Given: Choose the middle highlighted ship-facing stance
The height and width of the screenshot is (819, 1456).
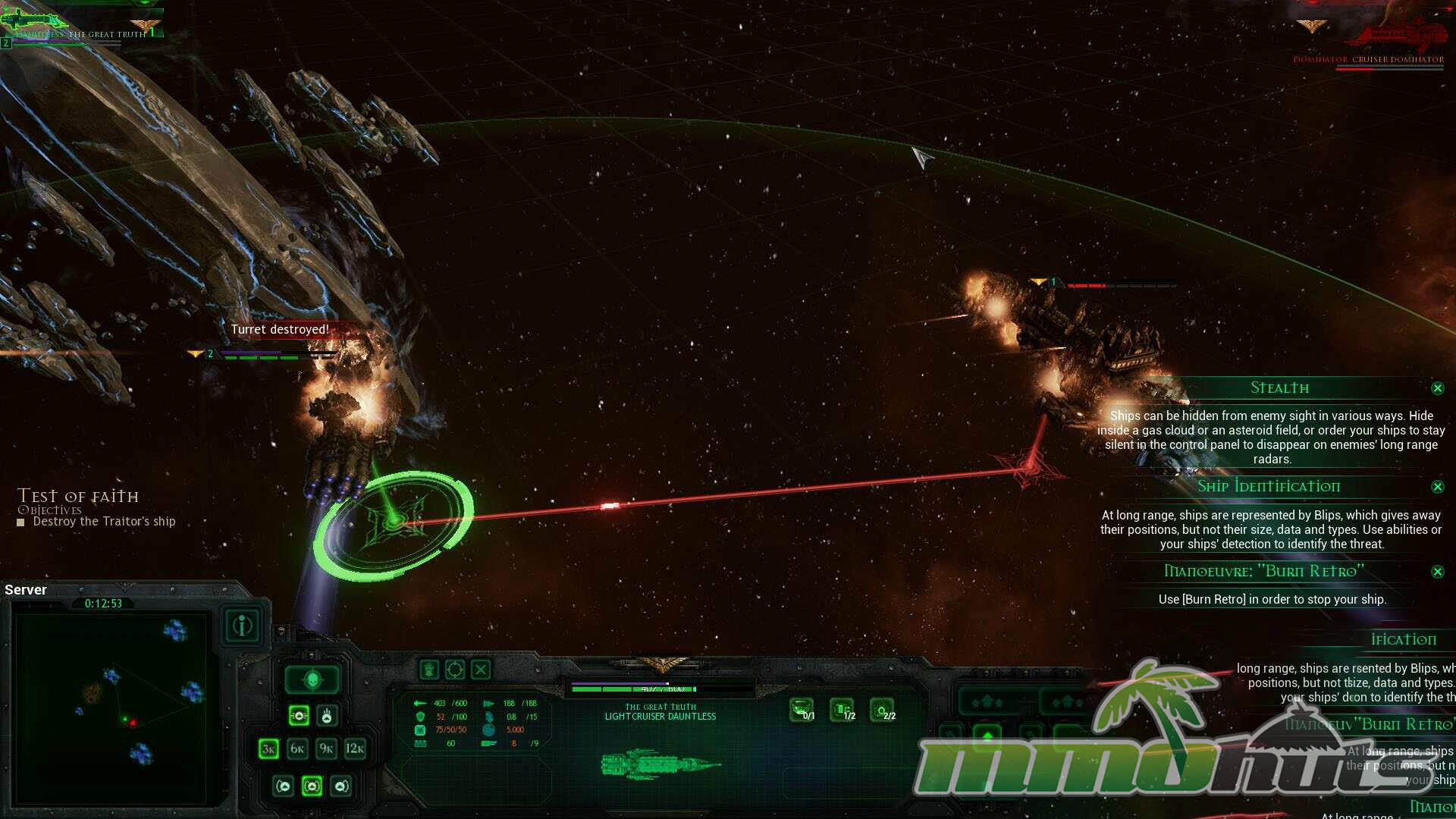Looking at the screenshot, I should tap(312, 786).
